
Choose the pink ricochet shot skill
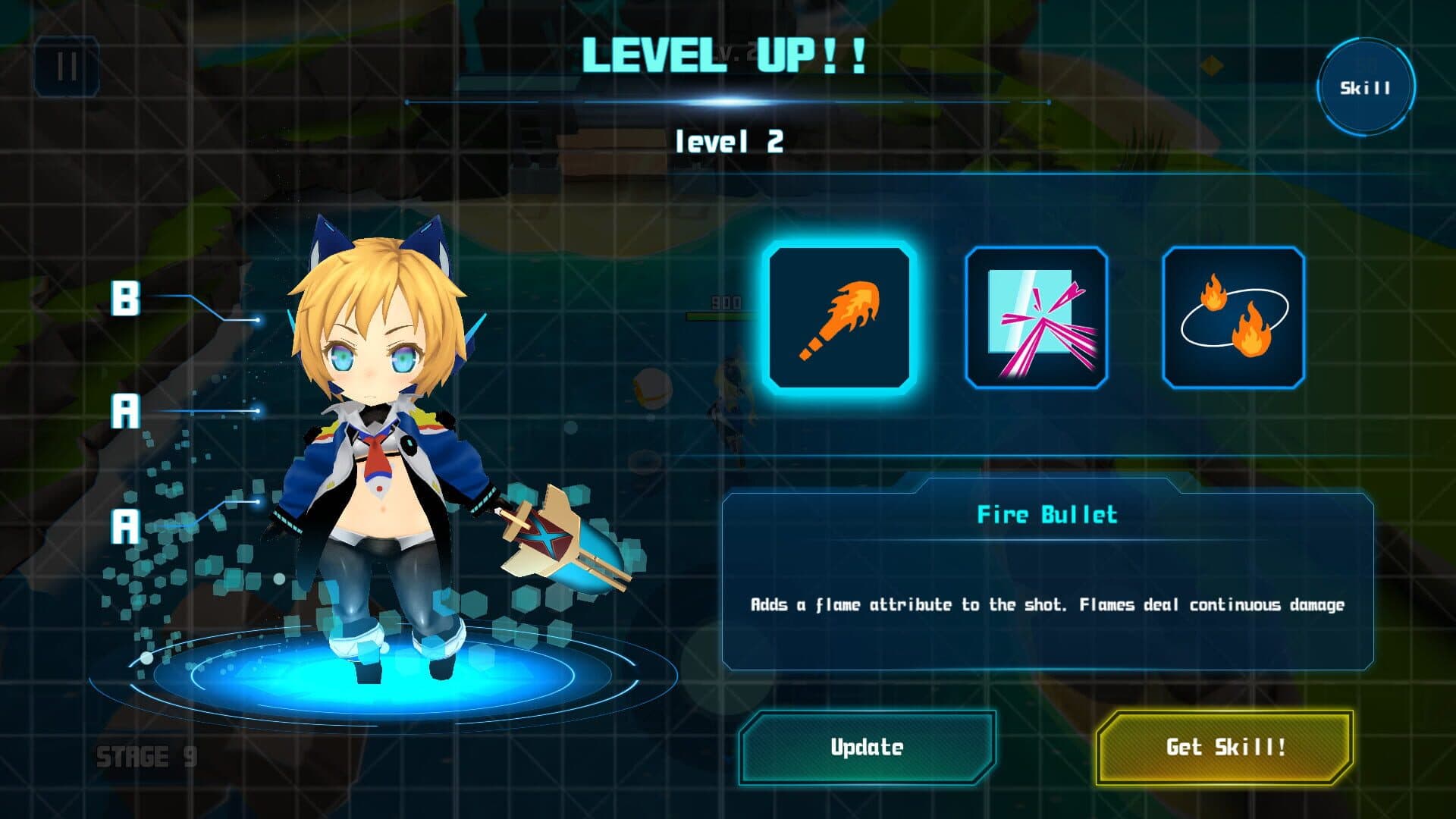[1036, 318]
